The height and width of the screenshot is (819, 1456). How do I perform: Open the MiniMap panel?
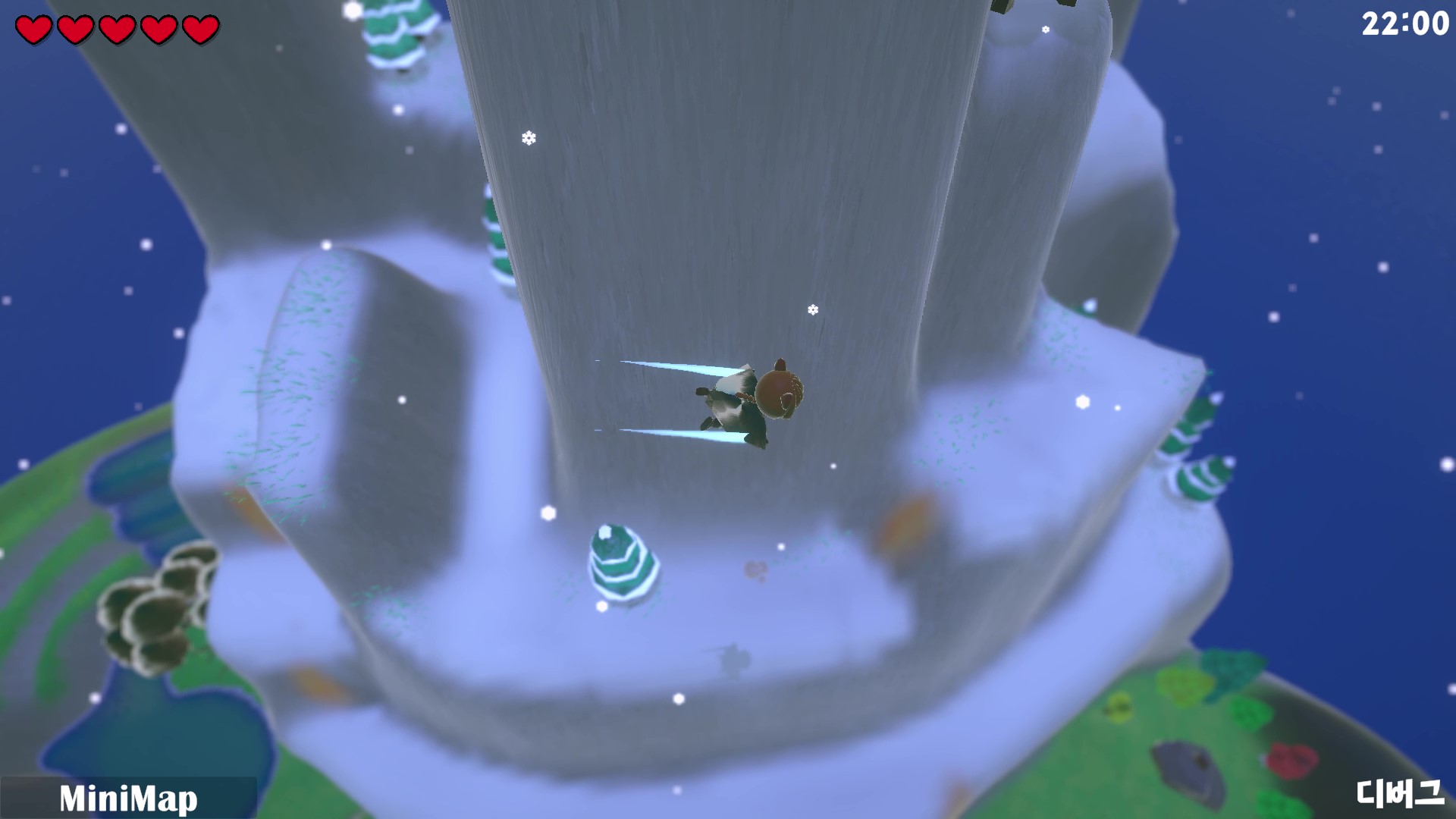pyautogui.click(x=128, y=798)
